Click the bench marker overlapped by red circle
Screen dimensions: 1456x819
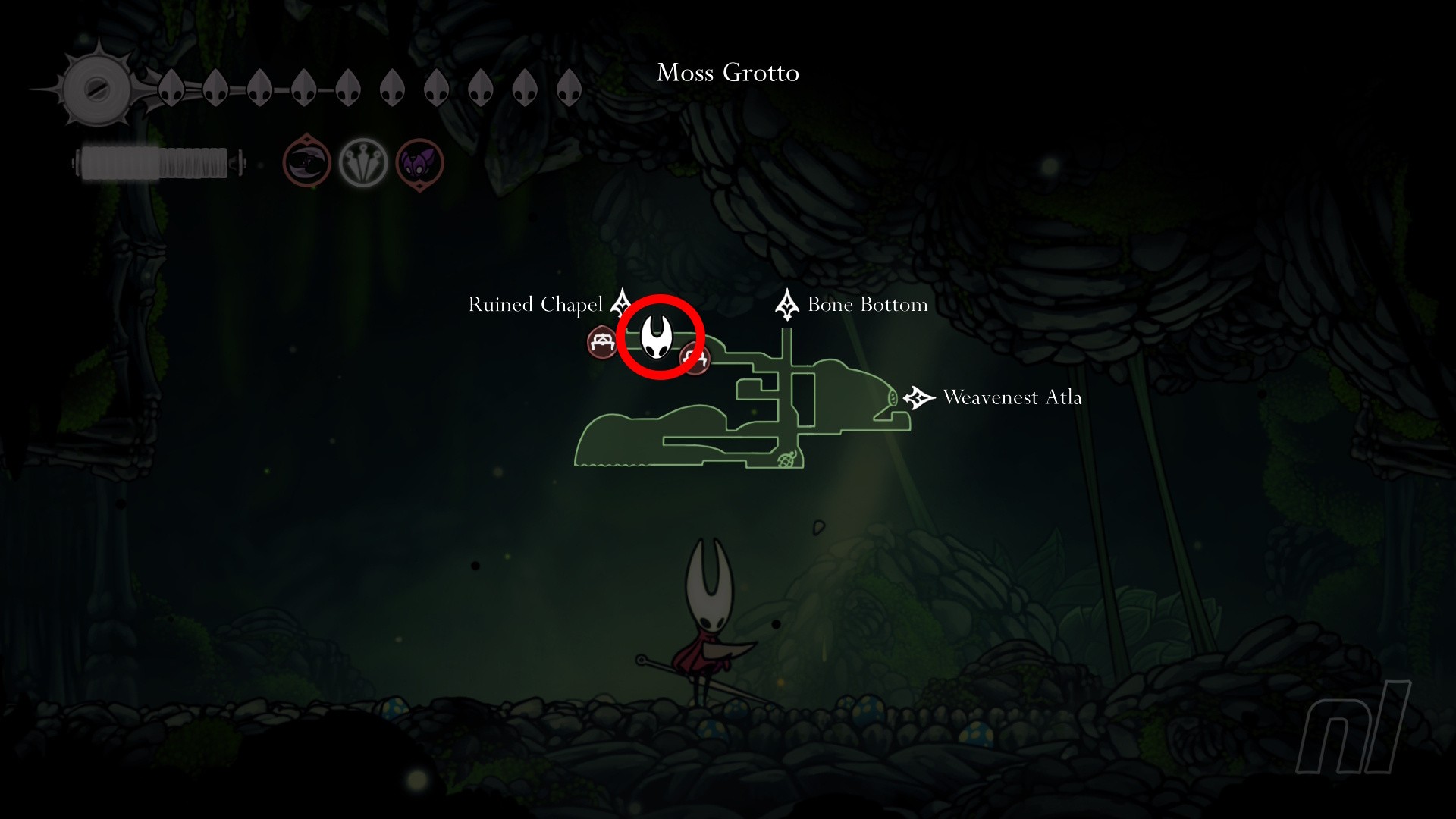(x=696, y=358)
